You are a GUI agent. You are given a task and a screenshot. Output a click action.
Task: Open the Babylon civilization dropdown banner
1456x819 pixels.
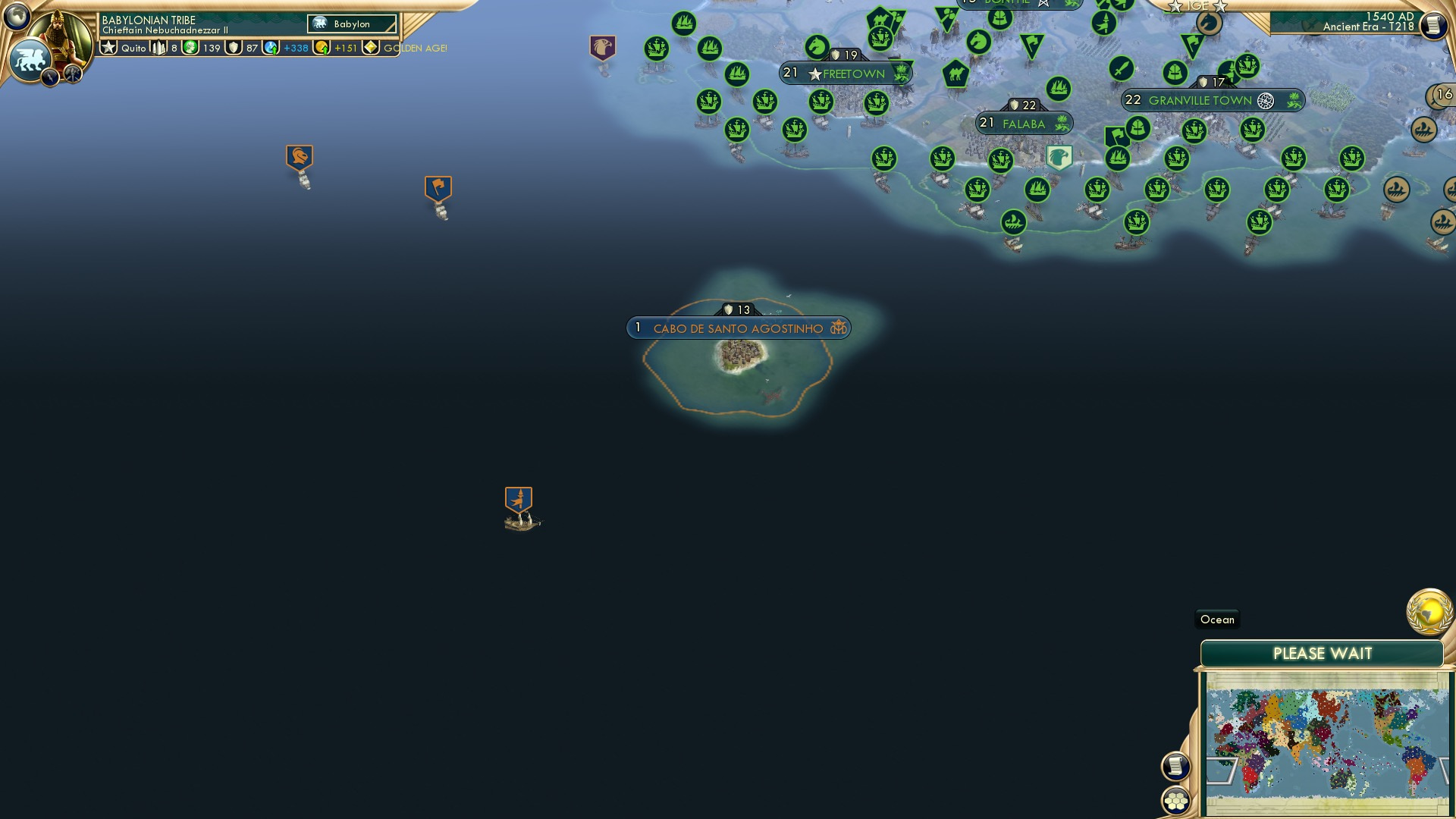(x=351, y=24)
